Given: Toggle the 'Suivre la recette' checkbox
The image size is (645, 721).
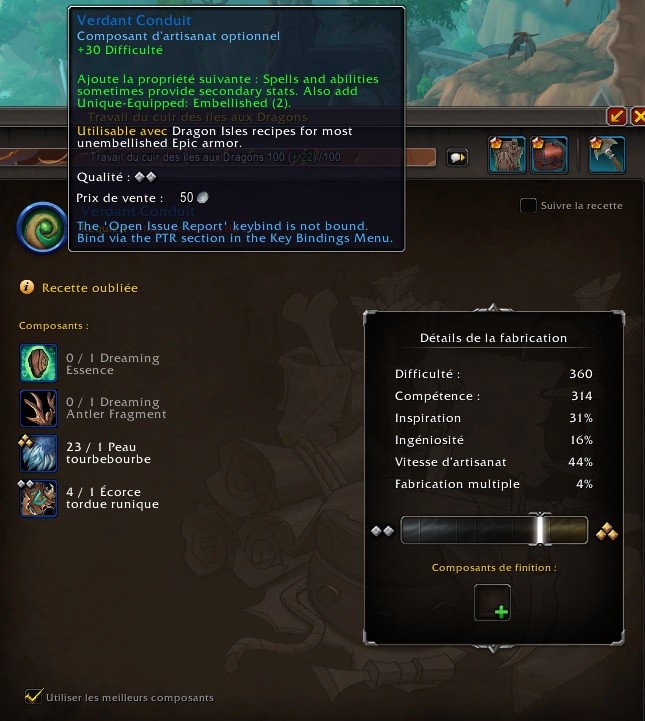Looking at the screenshot, I should coord(528,206).
